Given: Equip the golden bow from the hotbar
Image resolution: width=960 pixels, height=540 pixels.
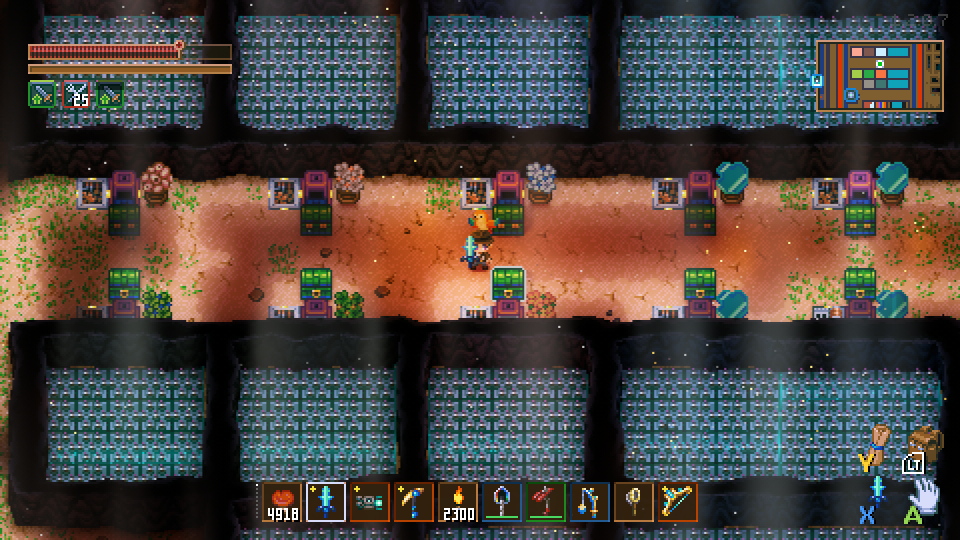Looking at the screenshot, I should click(x=678, y=502).
